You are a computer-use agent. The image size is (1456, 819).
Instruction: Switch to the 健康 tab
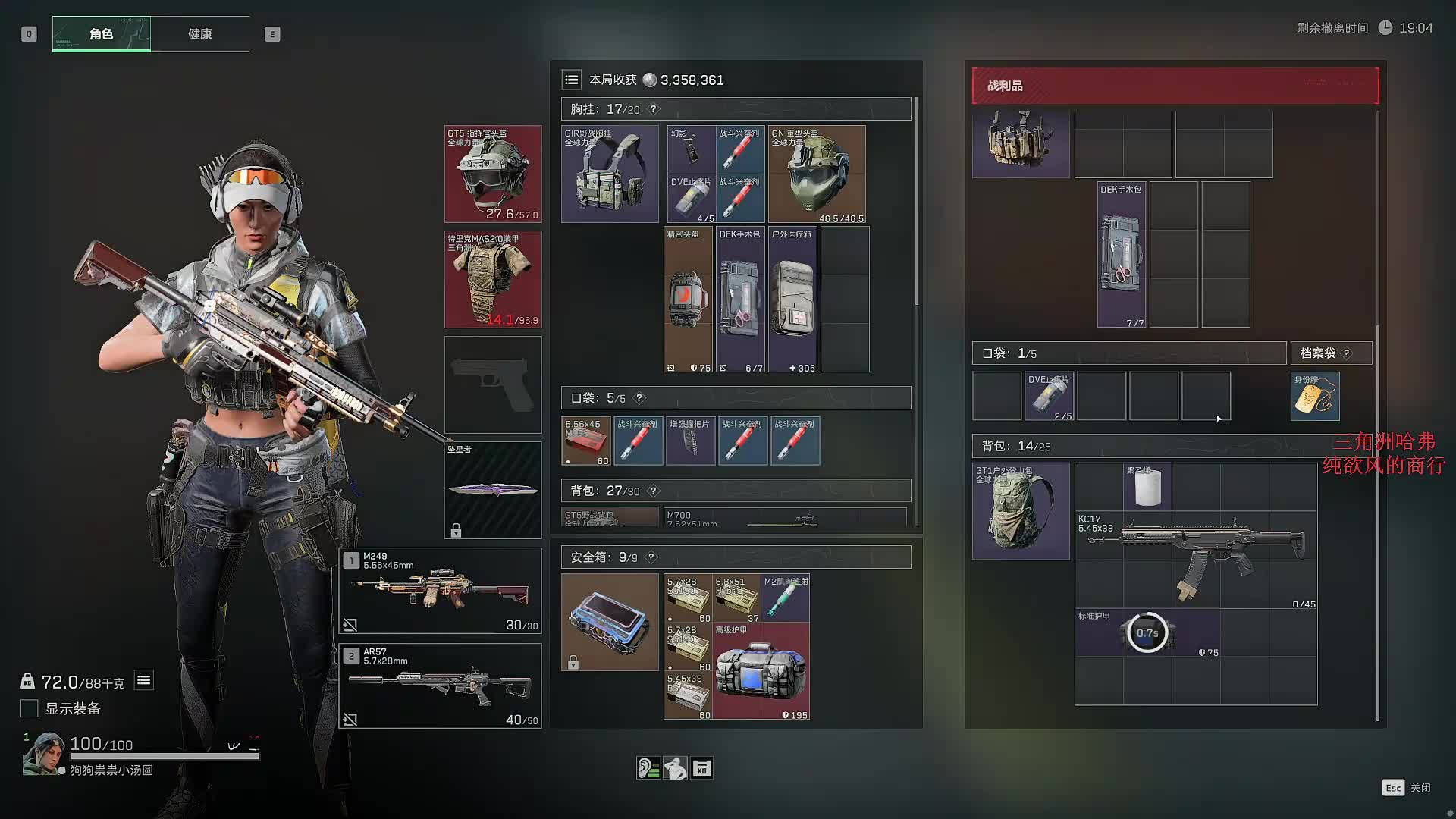[x=200, y=34]
